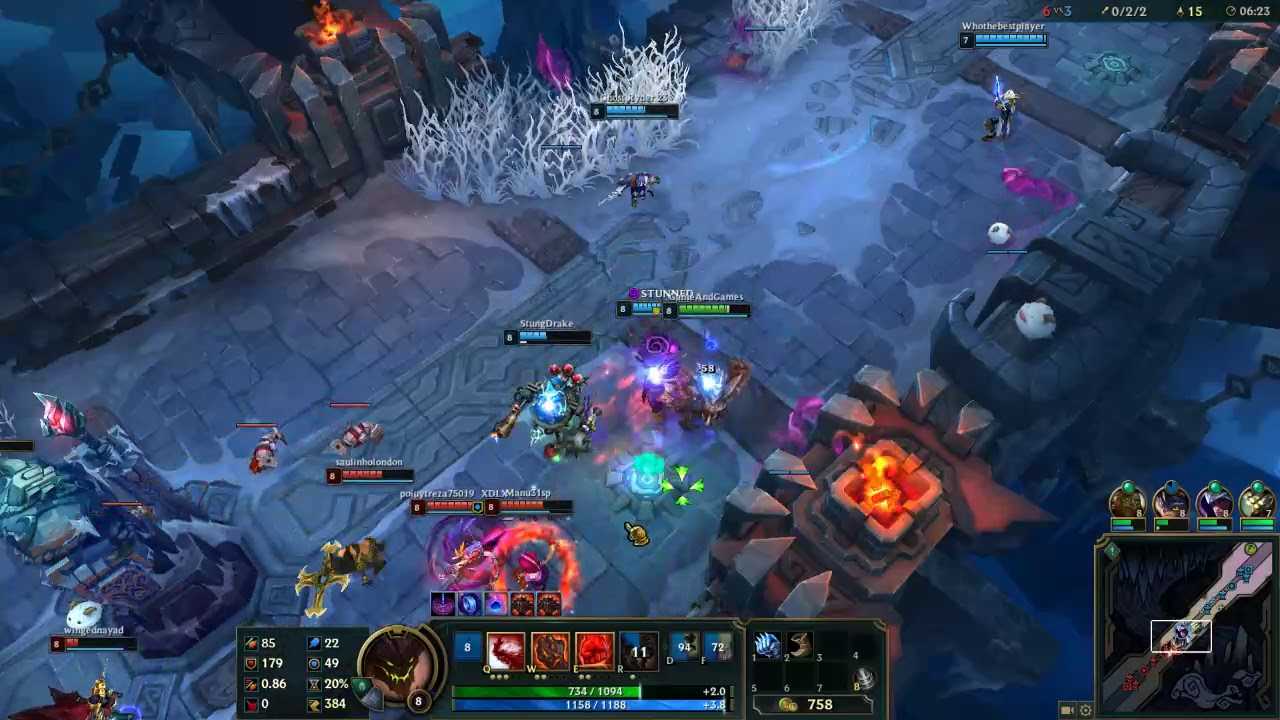Open minimap options with the gear icon

1084,709
